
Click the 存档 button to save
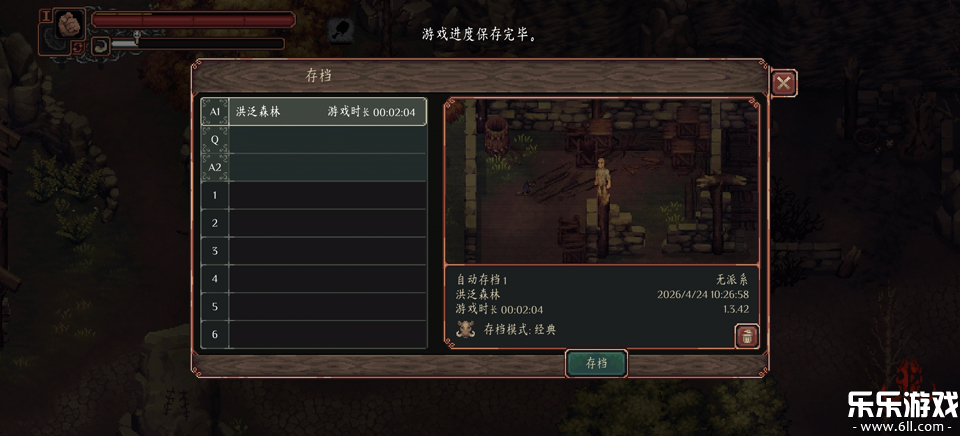[x=596, y=363]
